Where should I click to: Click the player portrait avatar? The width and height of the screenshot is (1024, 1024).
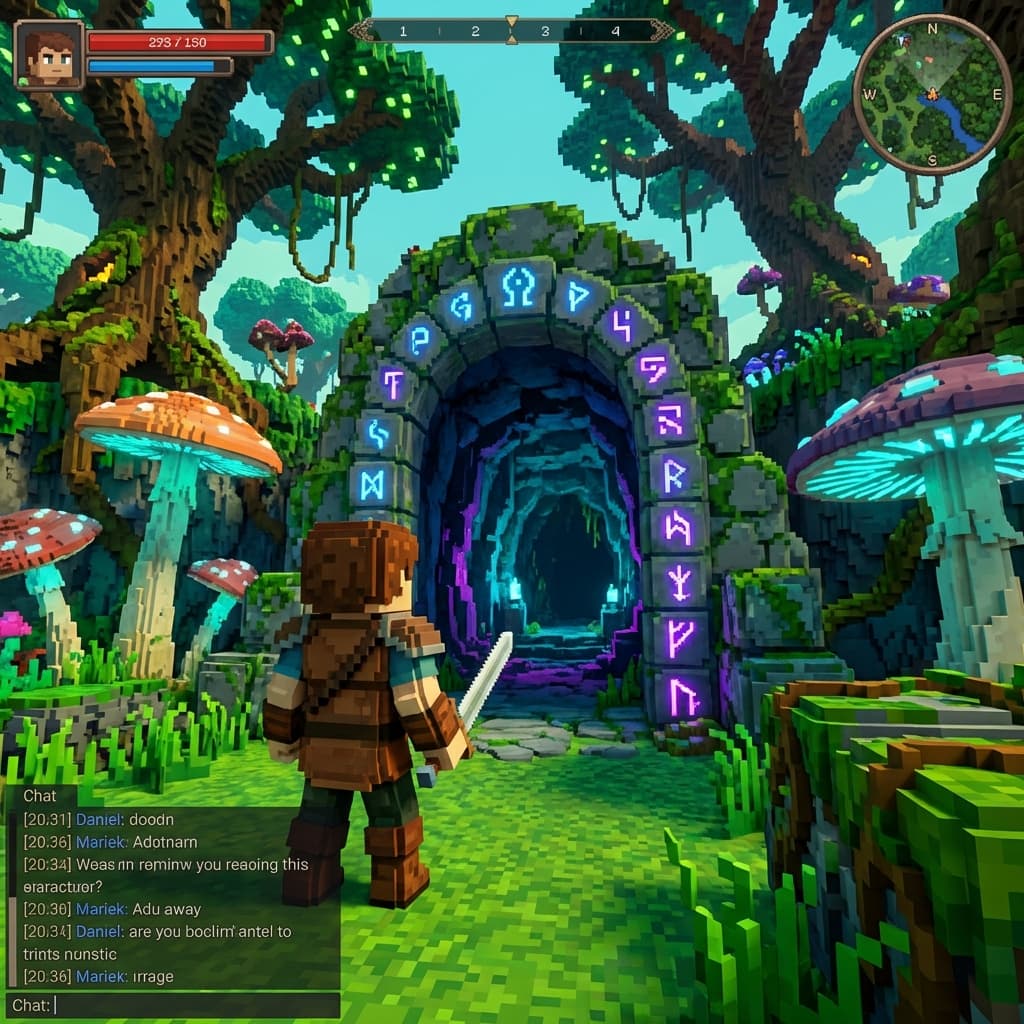(50, 55)
